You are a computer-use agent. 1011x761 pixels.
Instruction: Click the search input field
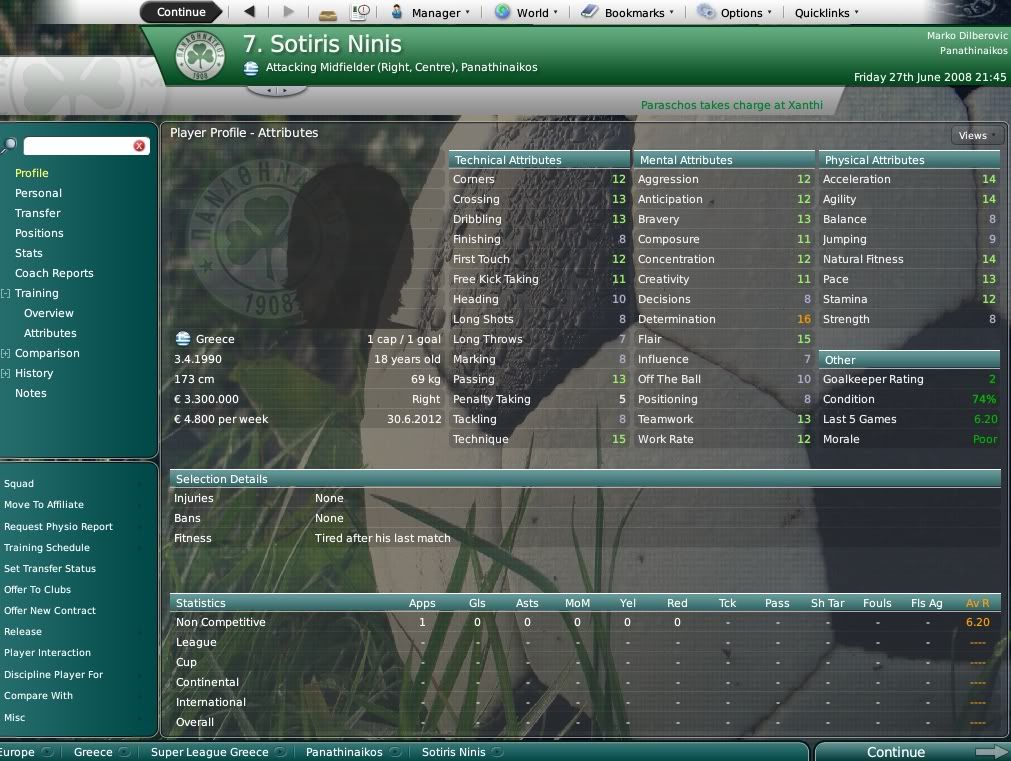tap(78, 146)
